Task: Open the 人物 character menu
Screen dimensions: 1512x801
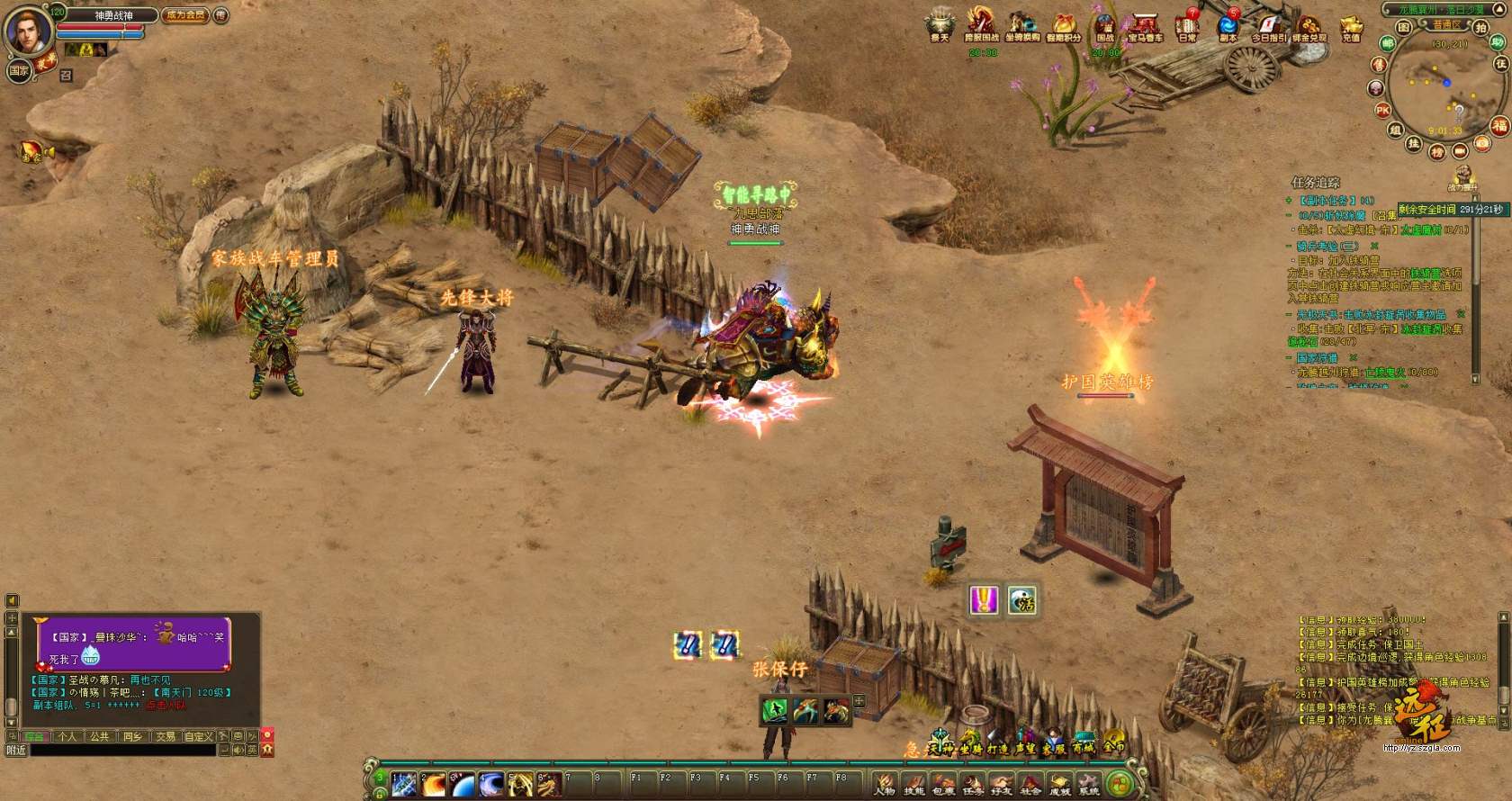Action: pyautogui.click(x=885, y=784)
